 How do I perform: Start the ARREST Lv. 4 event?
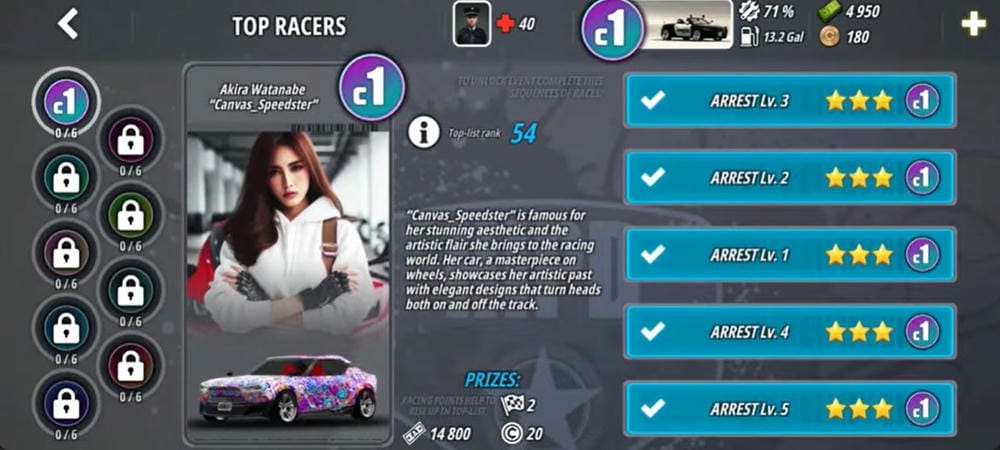[x=789, y=331]
